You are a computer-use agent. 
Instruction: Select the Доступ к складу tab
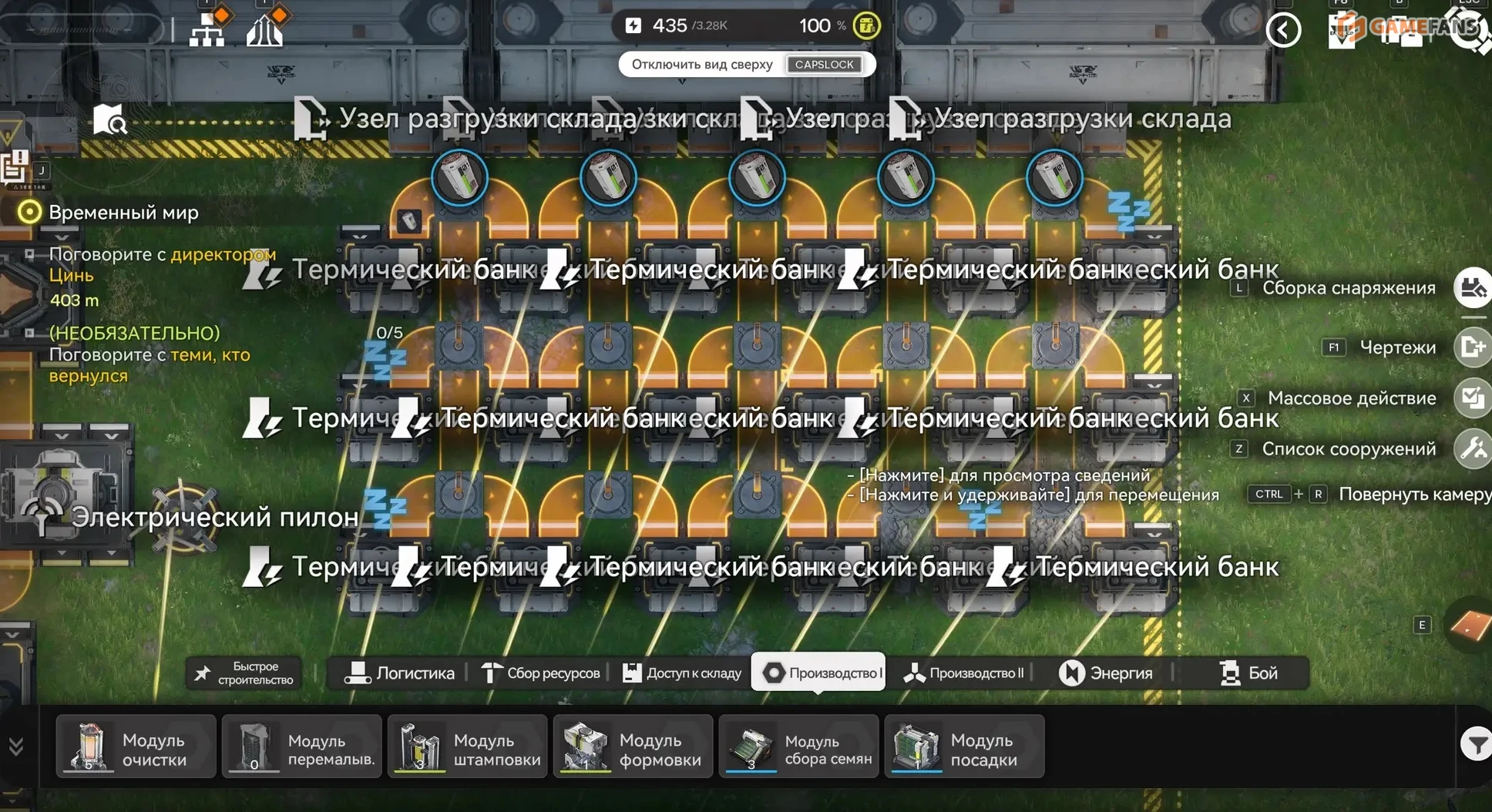point(682,673)
